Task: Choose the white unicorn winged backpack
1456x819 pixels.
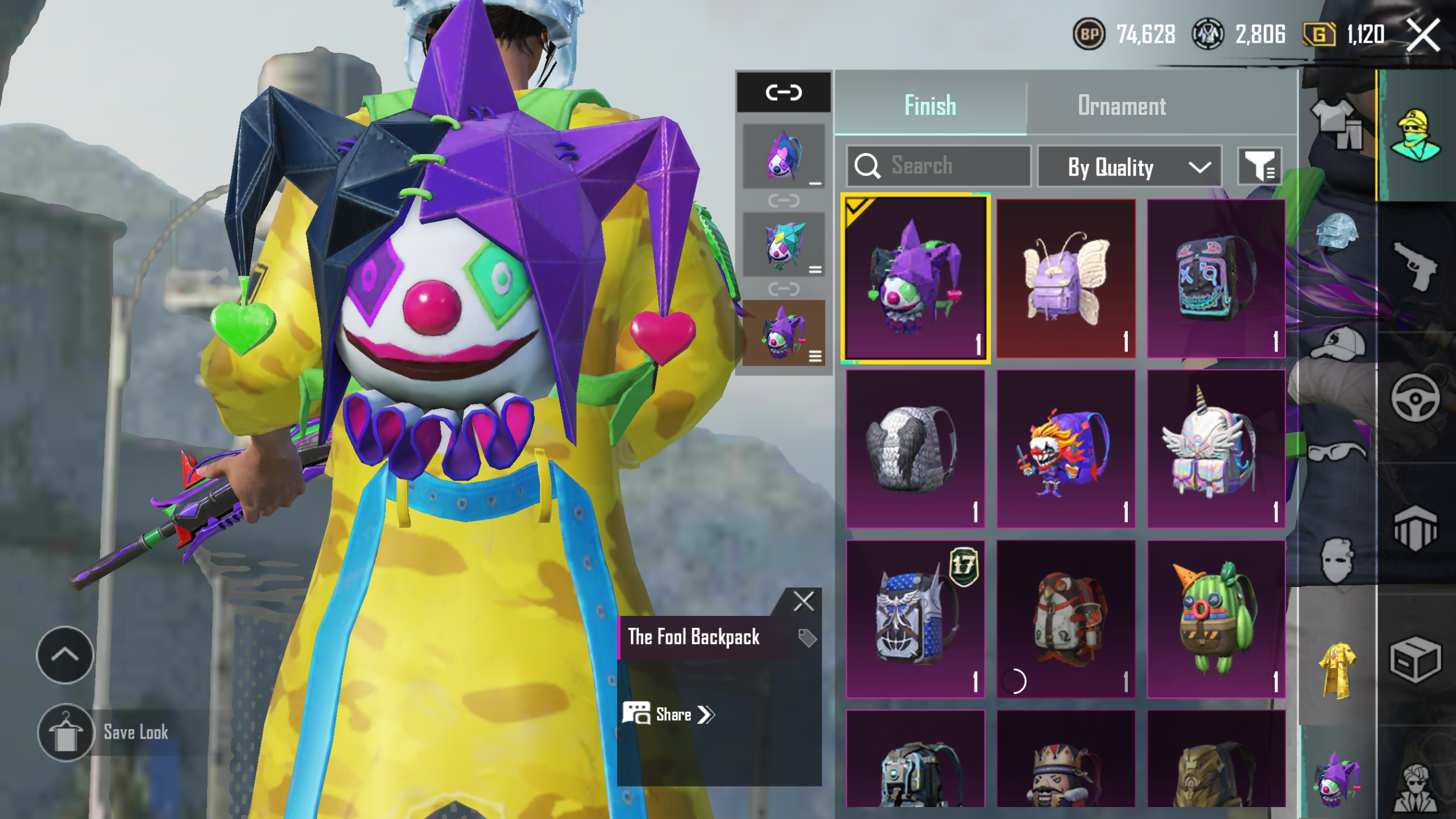Action: [1216, 449]
